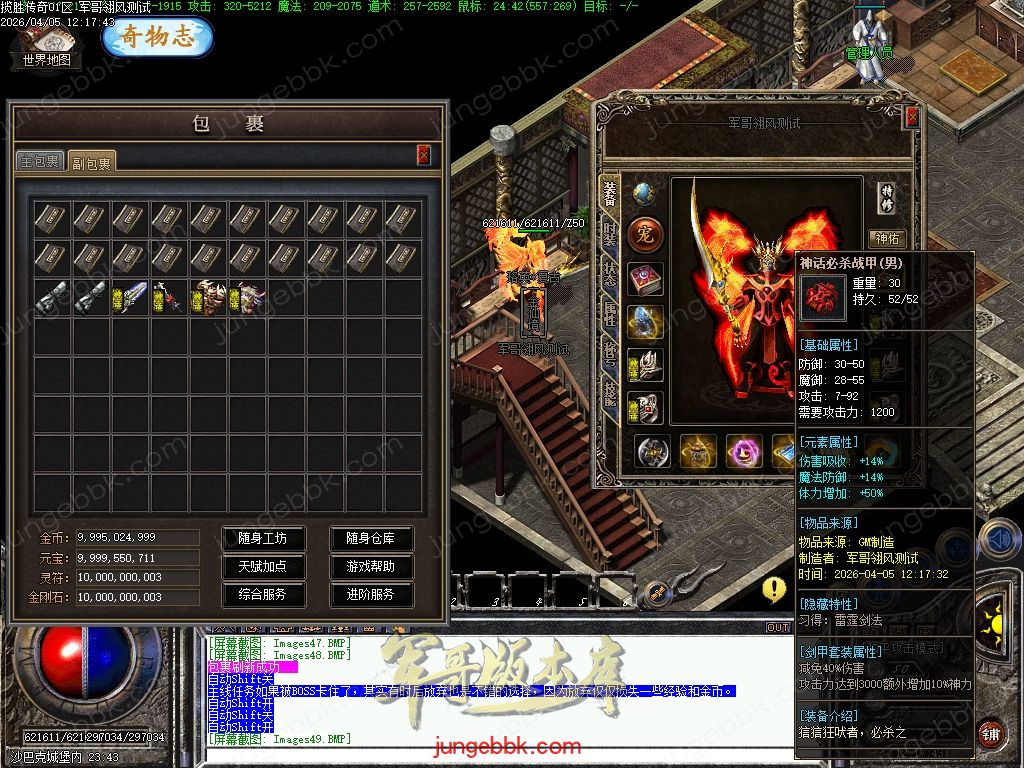Click the 特修 repair button
This screenshot has height=768, width=1024.
(887, 197)
